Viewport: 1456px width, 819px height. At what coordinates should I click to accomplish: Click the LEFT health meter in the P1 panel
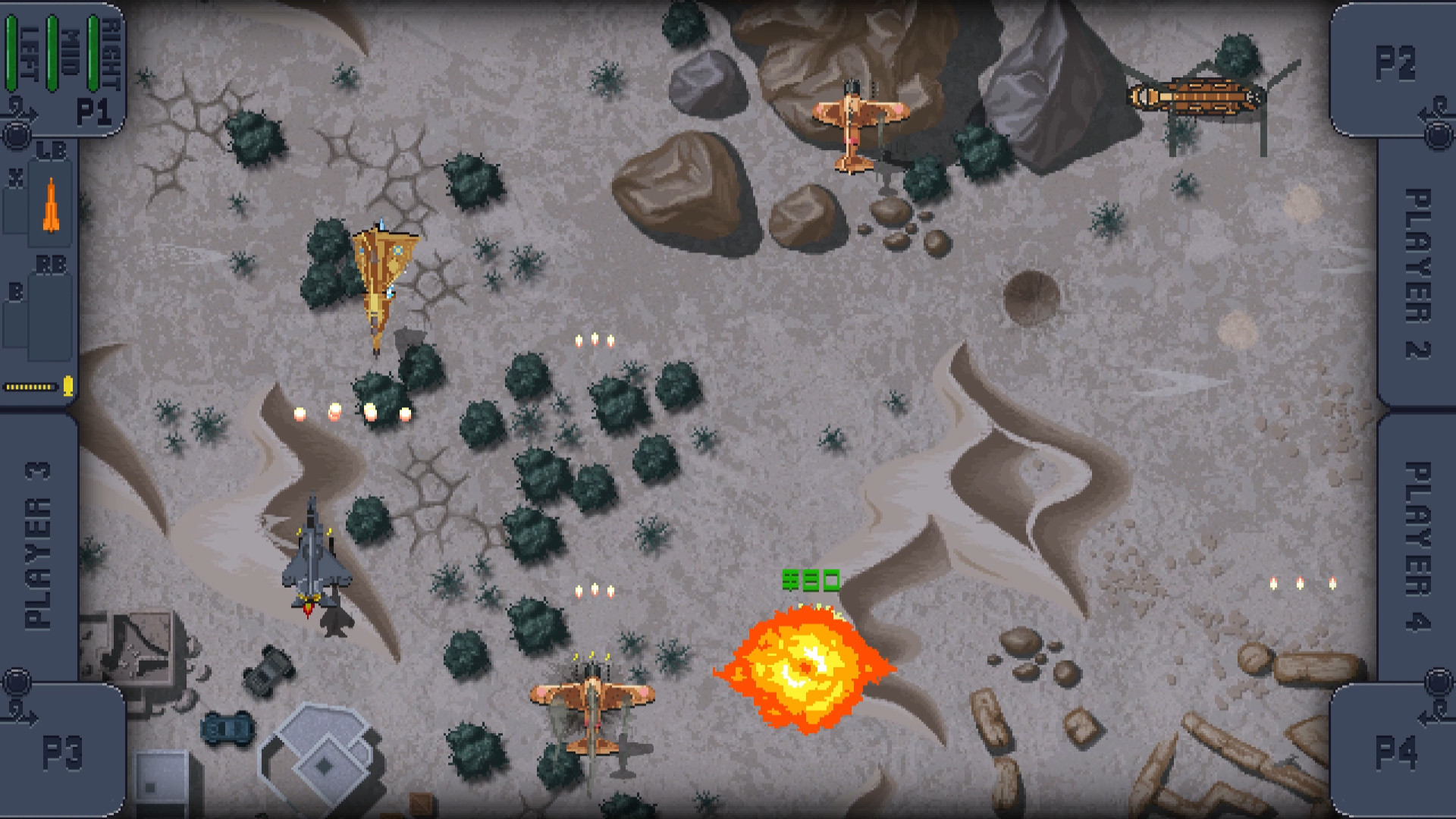[11, 53]
